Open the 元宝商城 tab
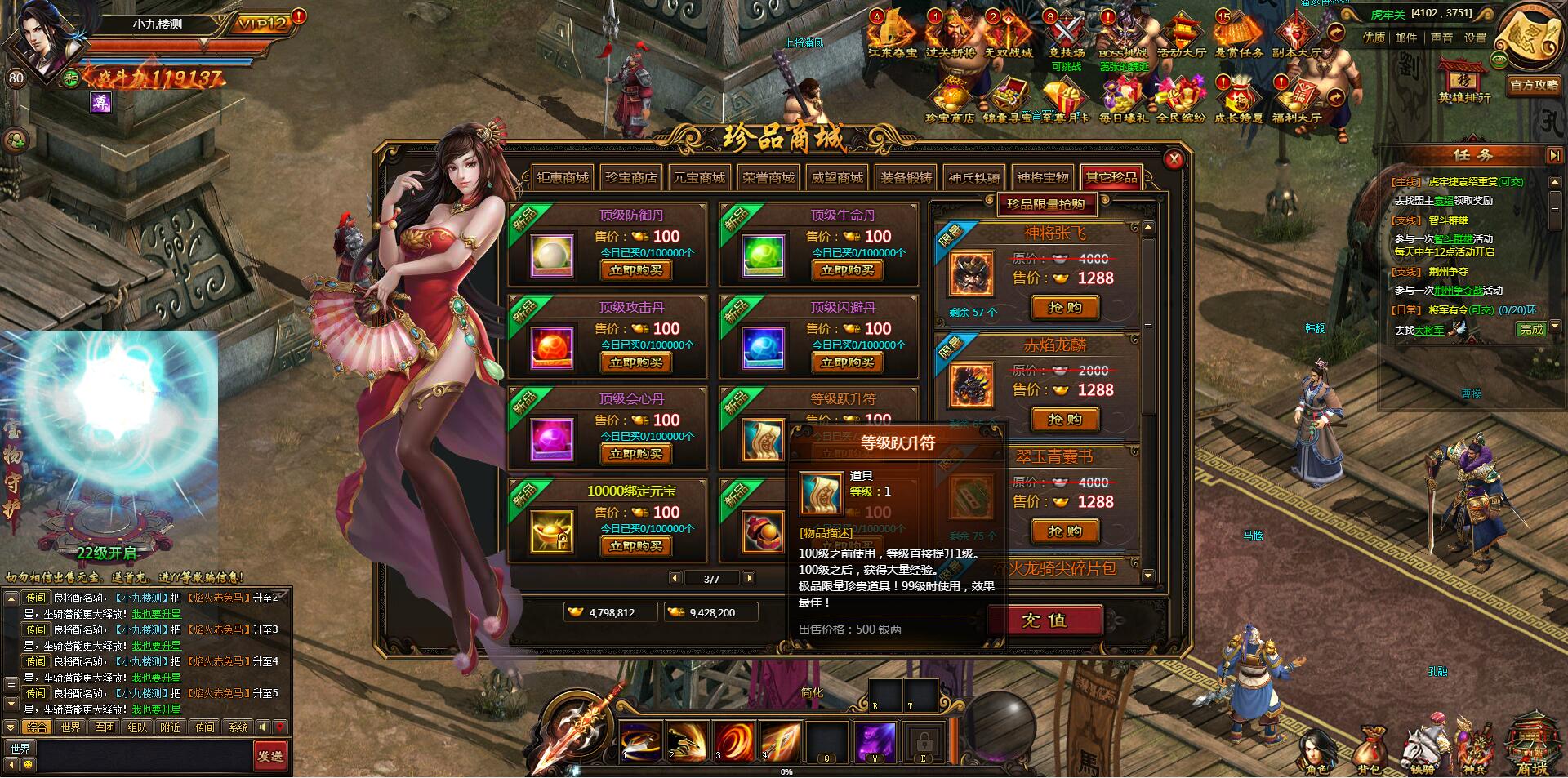The width and height of the screenshot is (1568, 778). [699, 177]
